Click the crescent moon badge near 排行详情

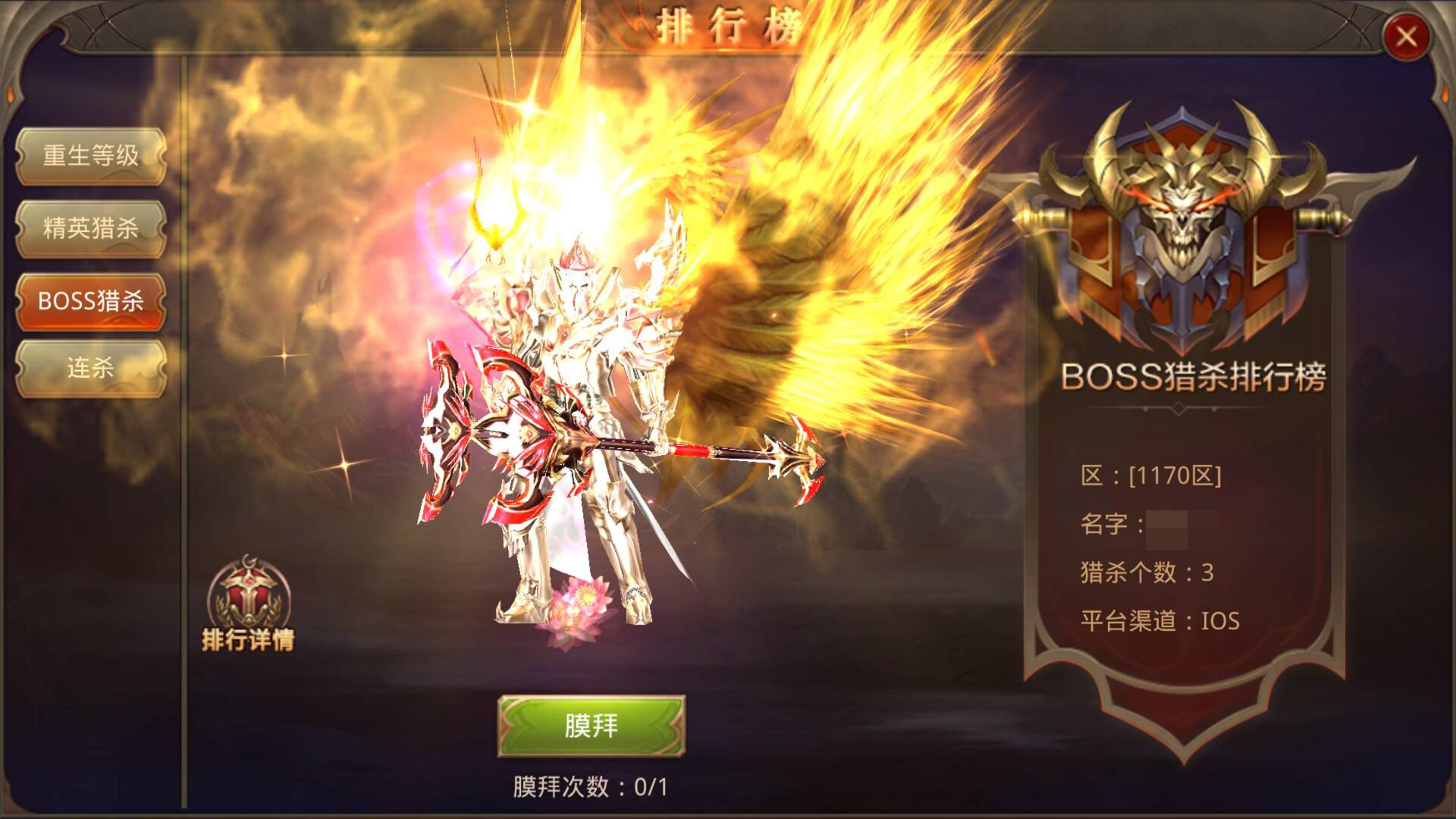[x=250, y=560]
